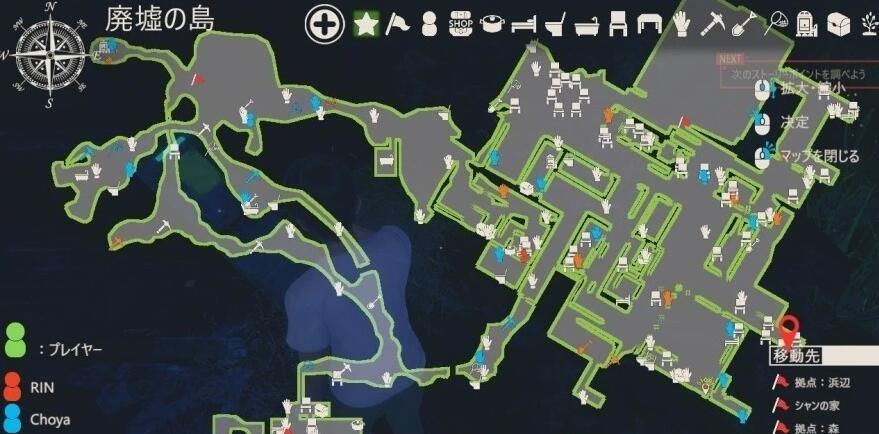879x434 pixels.
Task: Select the table filter icon
Action: (x=650, y=23)
